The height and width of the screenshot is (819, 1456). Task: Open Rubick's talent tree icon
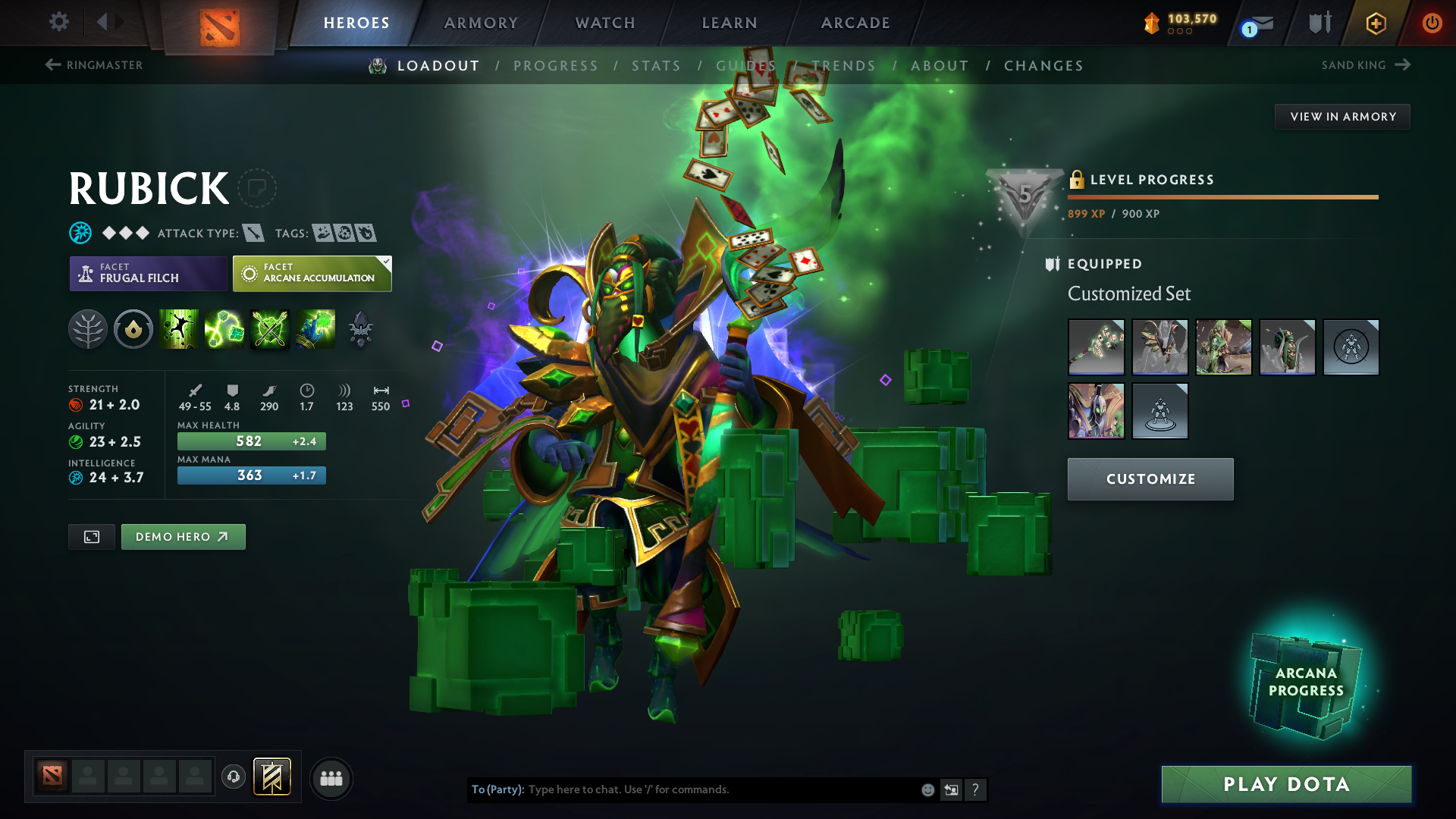(x=87, y=329)
